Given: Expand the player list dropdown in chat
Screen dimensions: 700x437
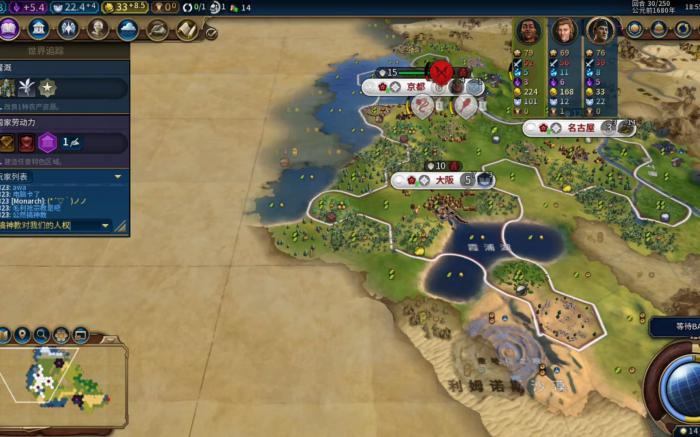Looking at the screenshot, I should click(118, 176).
